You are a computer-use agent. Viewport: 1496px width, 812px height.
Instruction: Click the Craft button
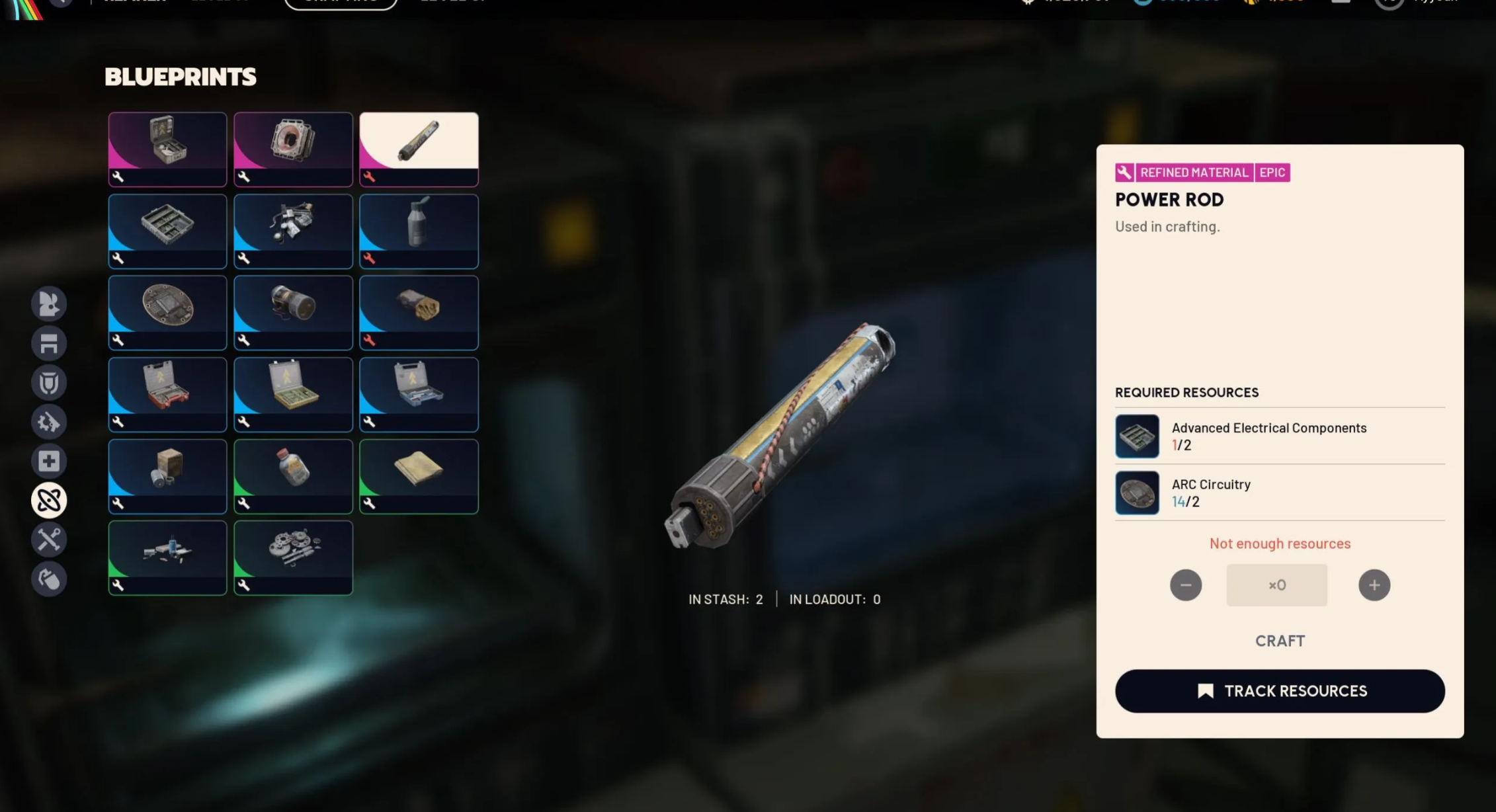click(x=1279, y=641)
